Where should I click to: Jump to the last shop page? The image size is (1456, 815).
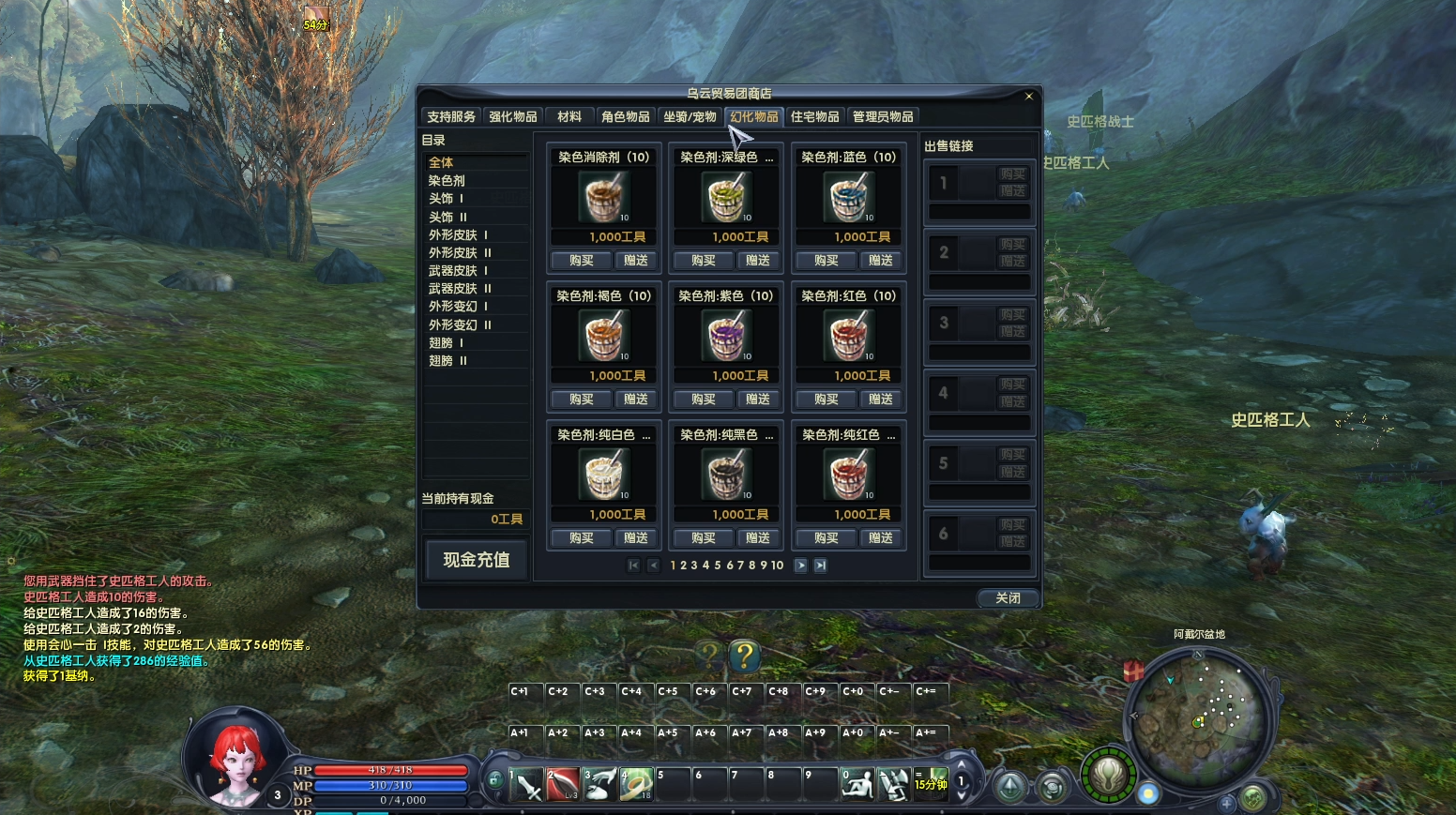click(x=820, y=565)
